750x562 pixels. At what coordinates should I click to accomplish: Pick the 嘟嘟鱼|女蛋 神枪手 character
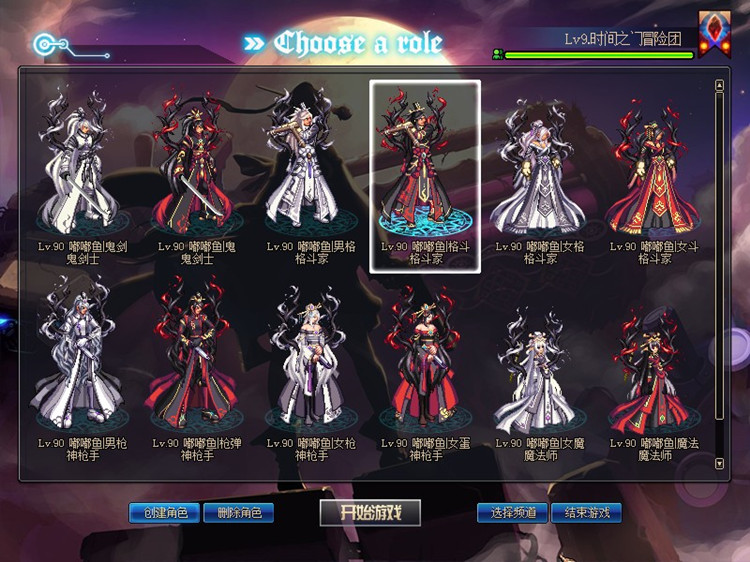coord(425,365)
